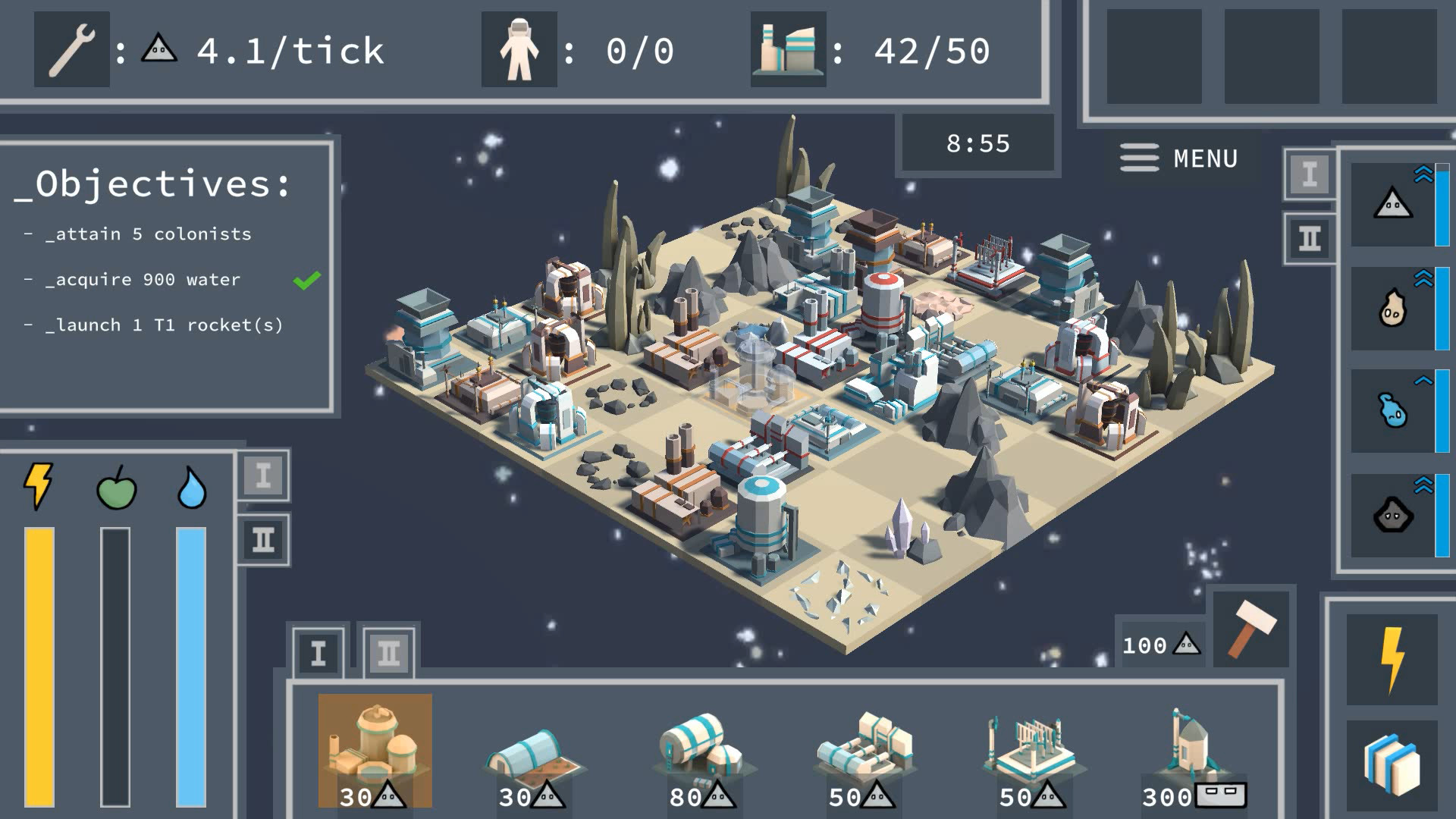Select the highlighted silo building costing 30
This screenshot has height=819, width=1456.
(375, 751)
